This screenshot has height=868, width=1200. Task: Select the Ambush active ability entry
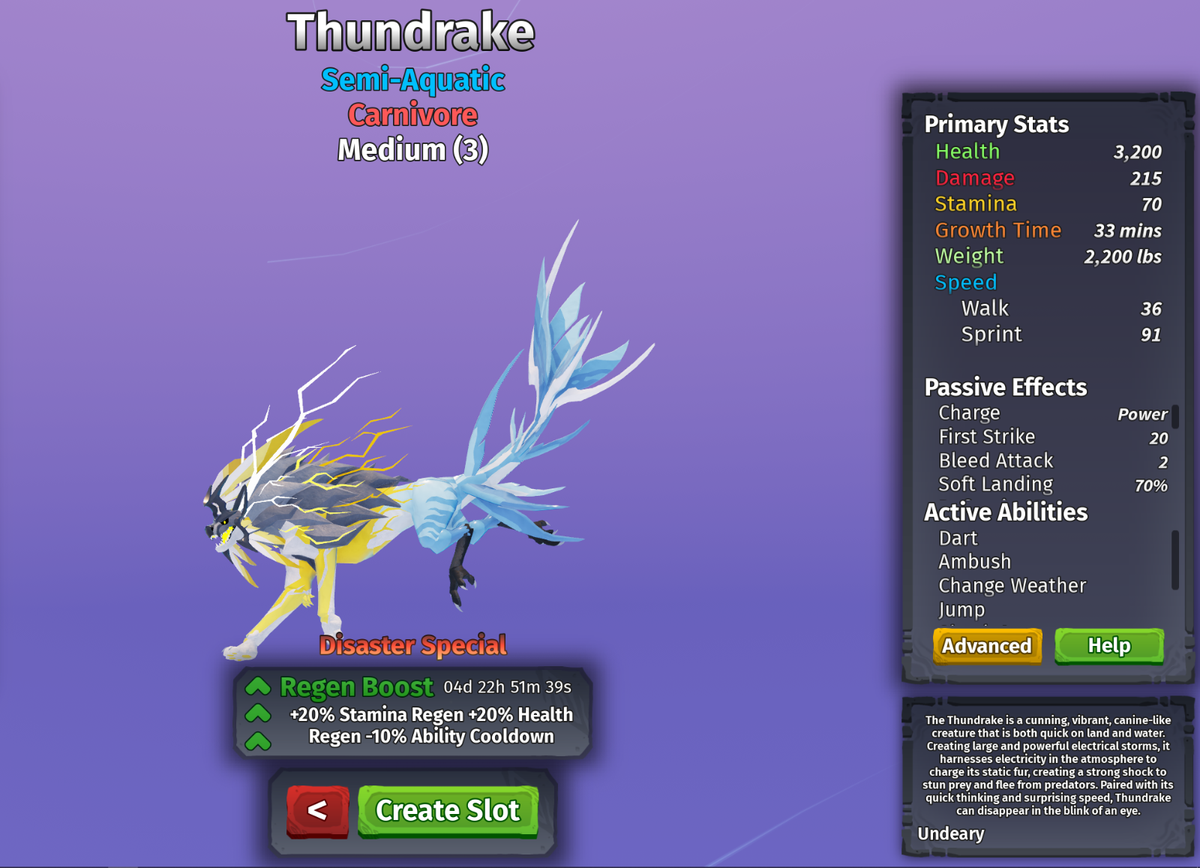(x=975, y=562)
